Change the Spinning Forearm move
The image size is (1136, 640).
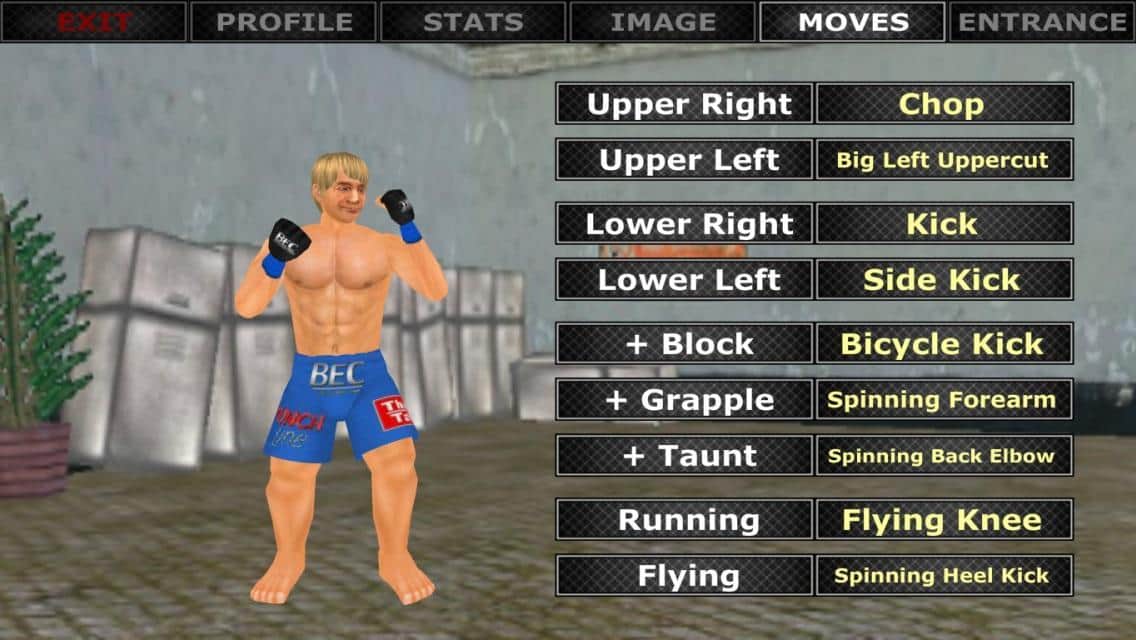point(943,400)
